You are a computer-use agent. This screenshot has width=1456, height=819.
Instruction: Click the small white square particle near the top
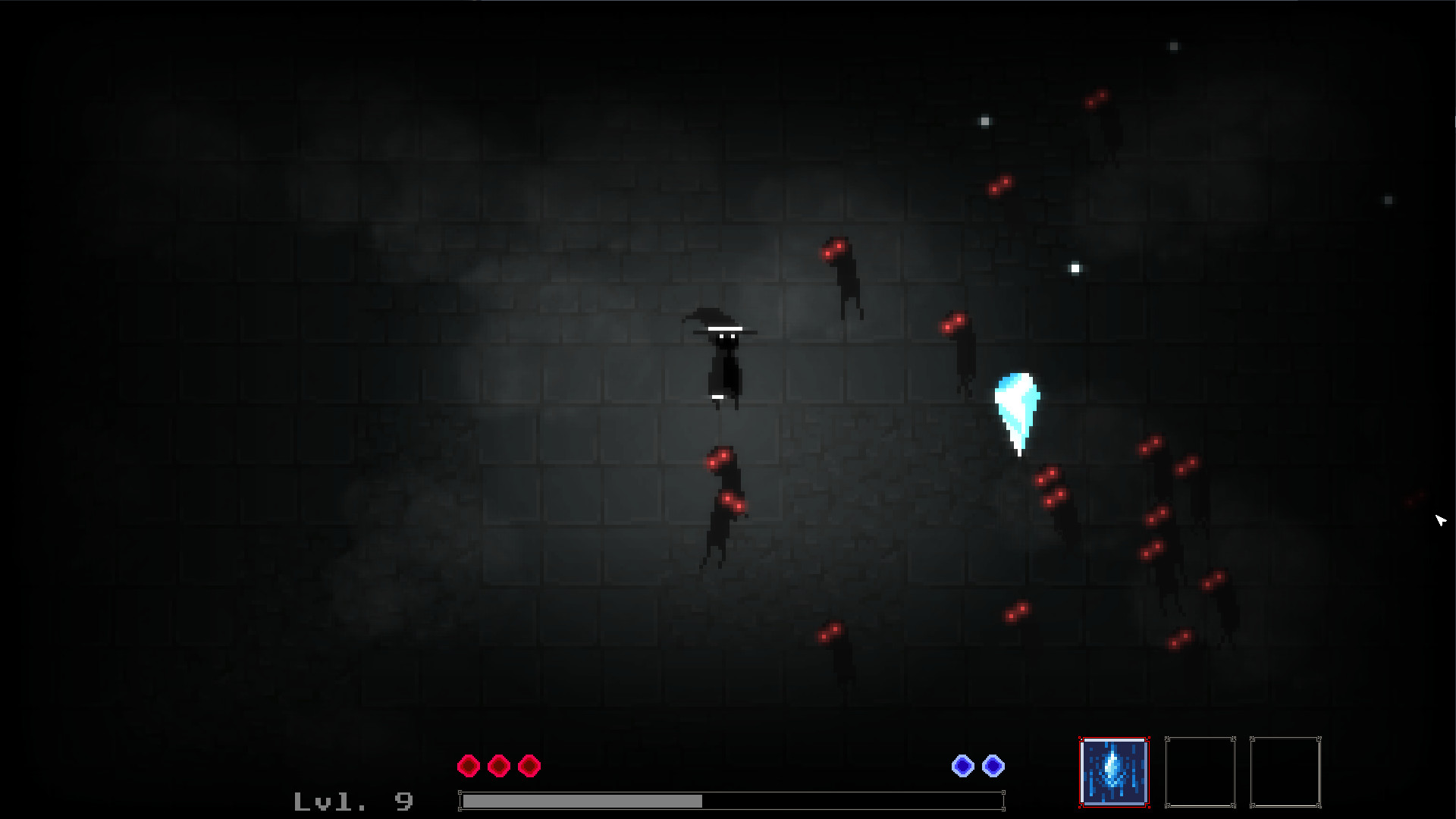tap(984, 119)
